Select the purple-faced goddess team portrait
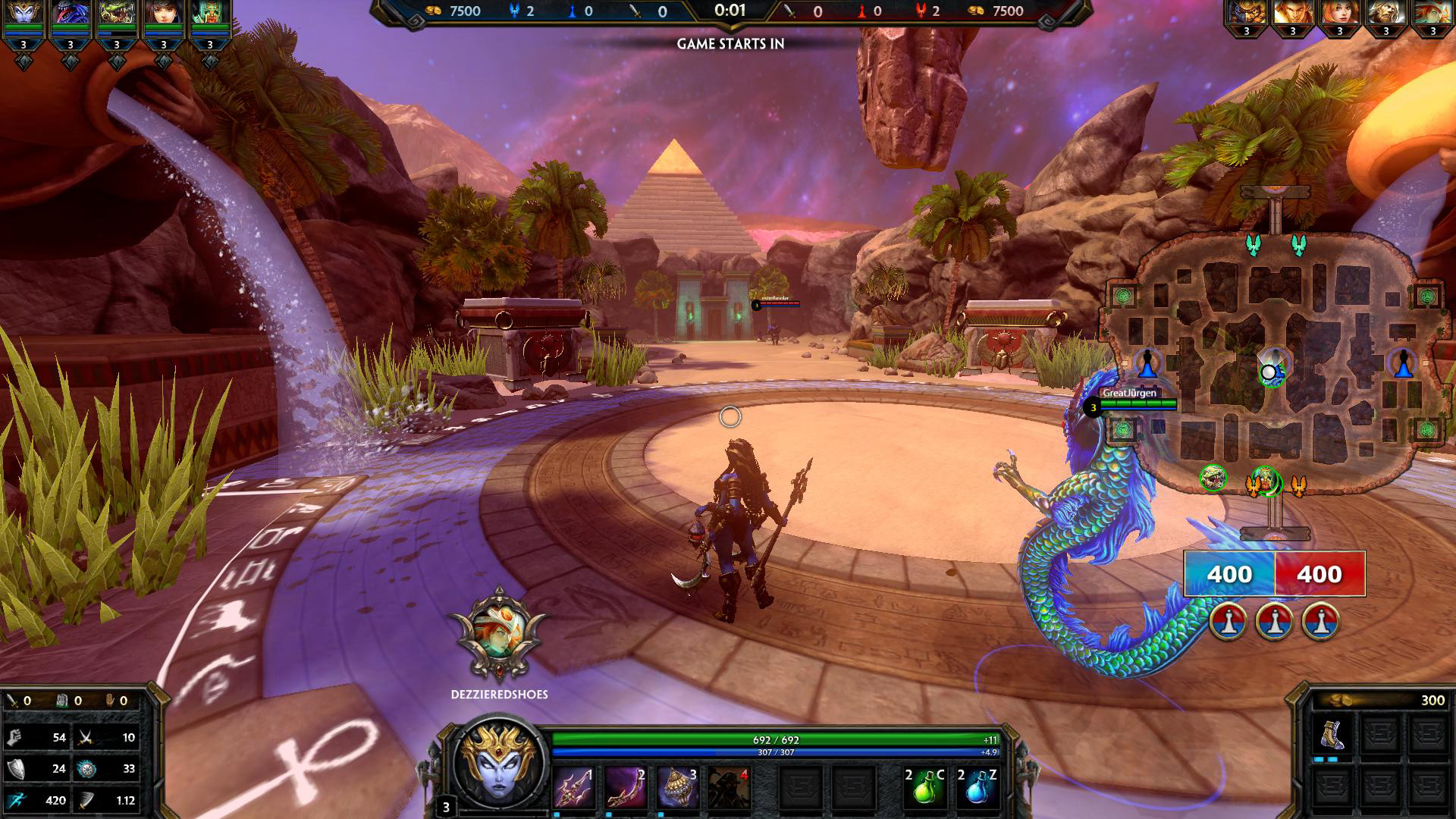Image resolution: width=1456 pixels, height=819 pixels. (23, 15)
